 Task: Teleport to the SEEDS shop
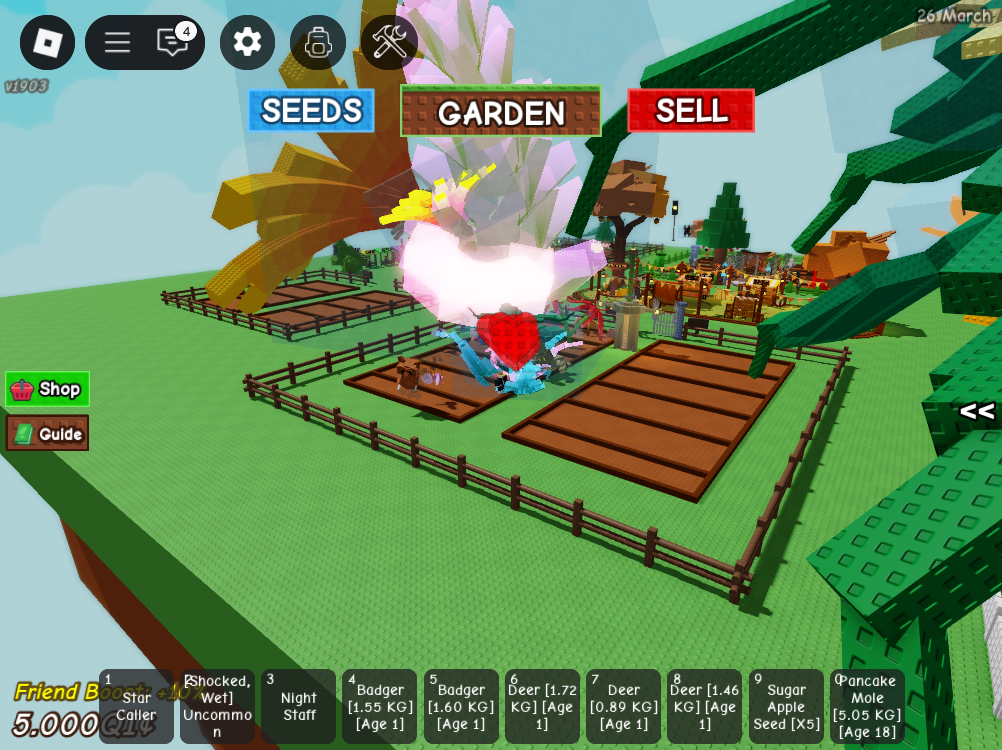pyautogui.click(x=311, y=110)
